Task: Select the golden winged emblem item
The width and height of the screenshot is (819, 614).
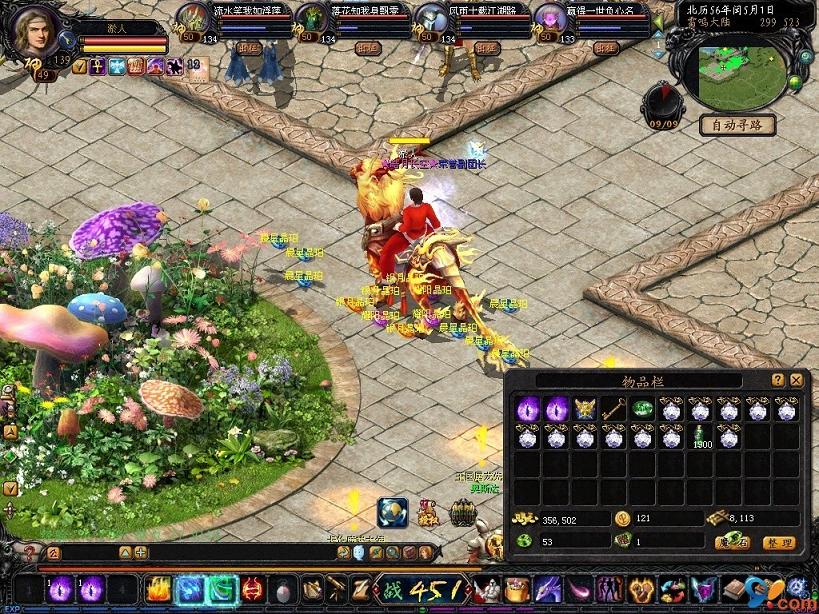Action: (585, 409)
